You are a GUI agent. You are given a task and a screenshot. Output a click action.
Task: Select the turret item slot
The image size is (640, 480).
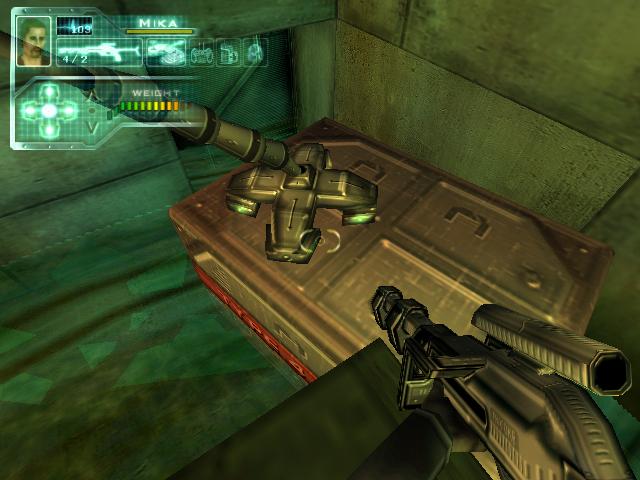[x=165, y=52]
